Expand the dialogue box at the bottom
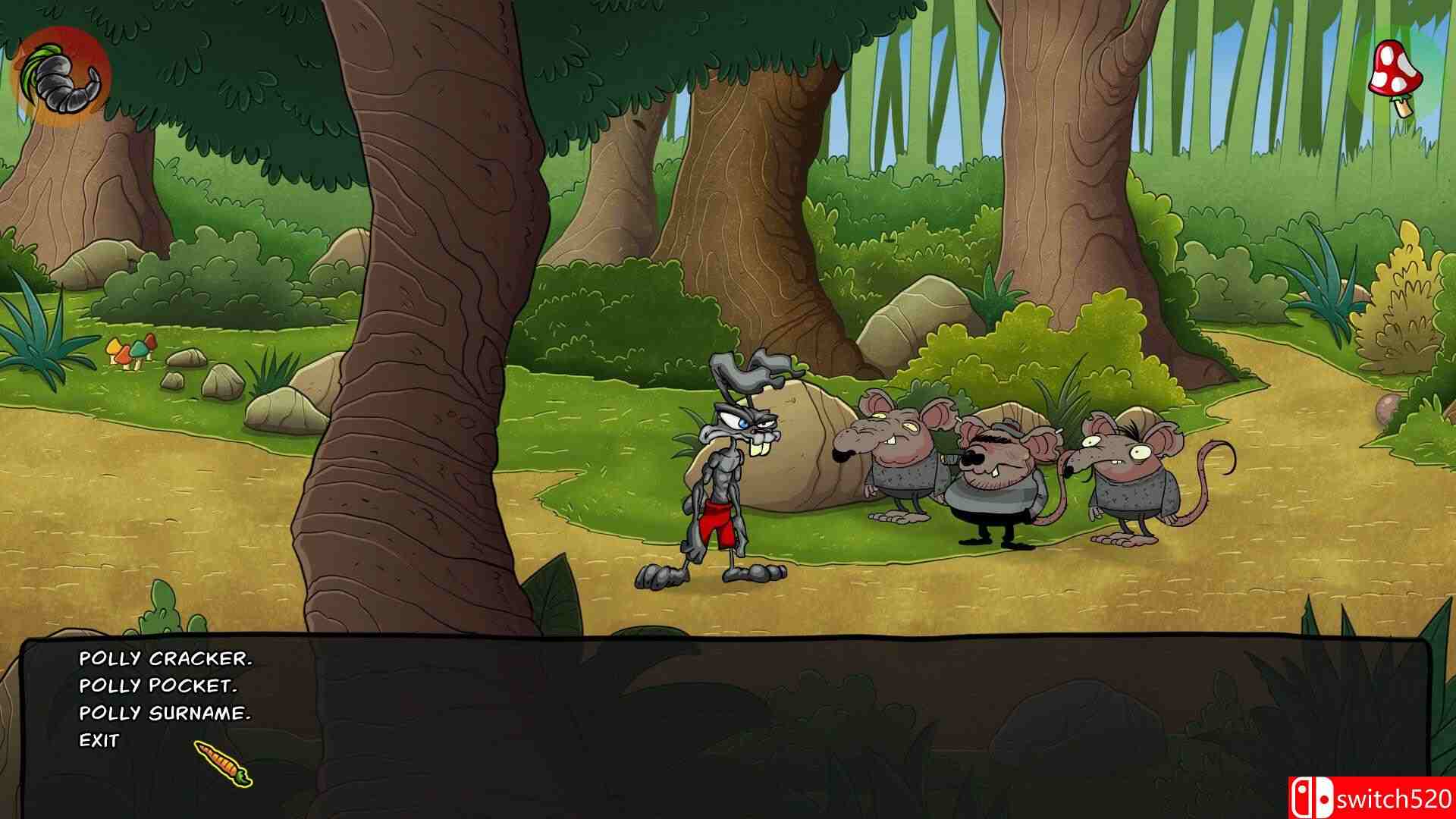1456x819 pixels. (x=728, y=720)
